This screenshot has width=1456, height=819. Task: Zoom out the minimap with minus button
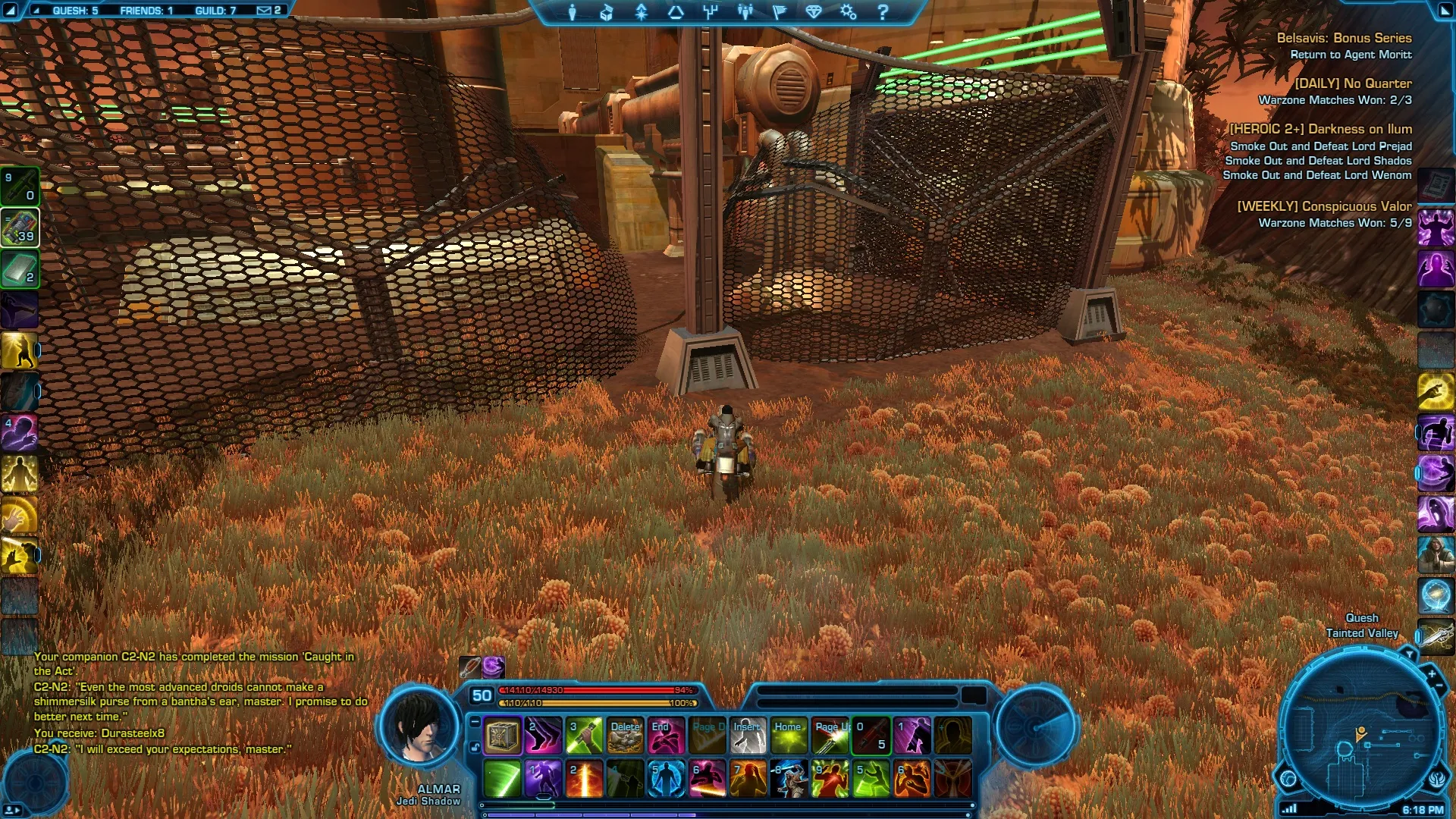tap(1439, 686)
